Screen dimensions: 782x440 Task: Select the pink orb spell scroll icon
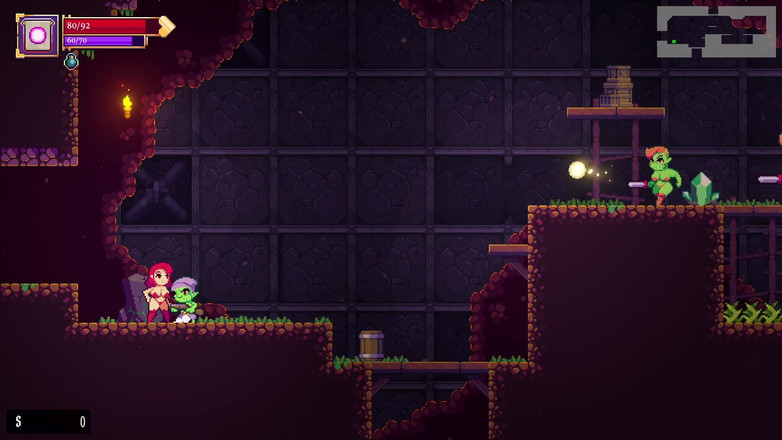38,35
